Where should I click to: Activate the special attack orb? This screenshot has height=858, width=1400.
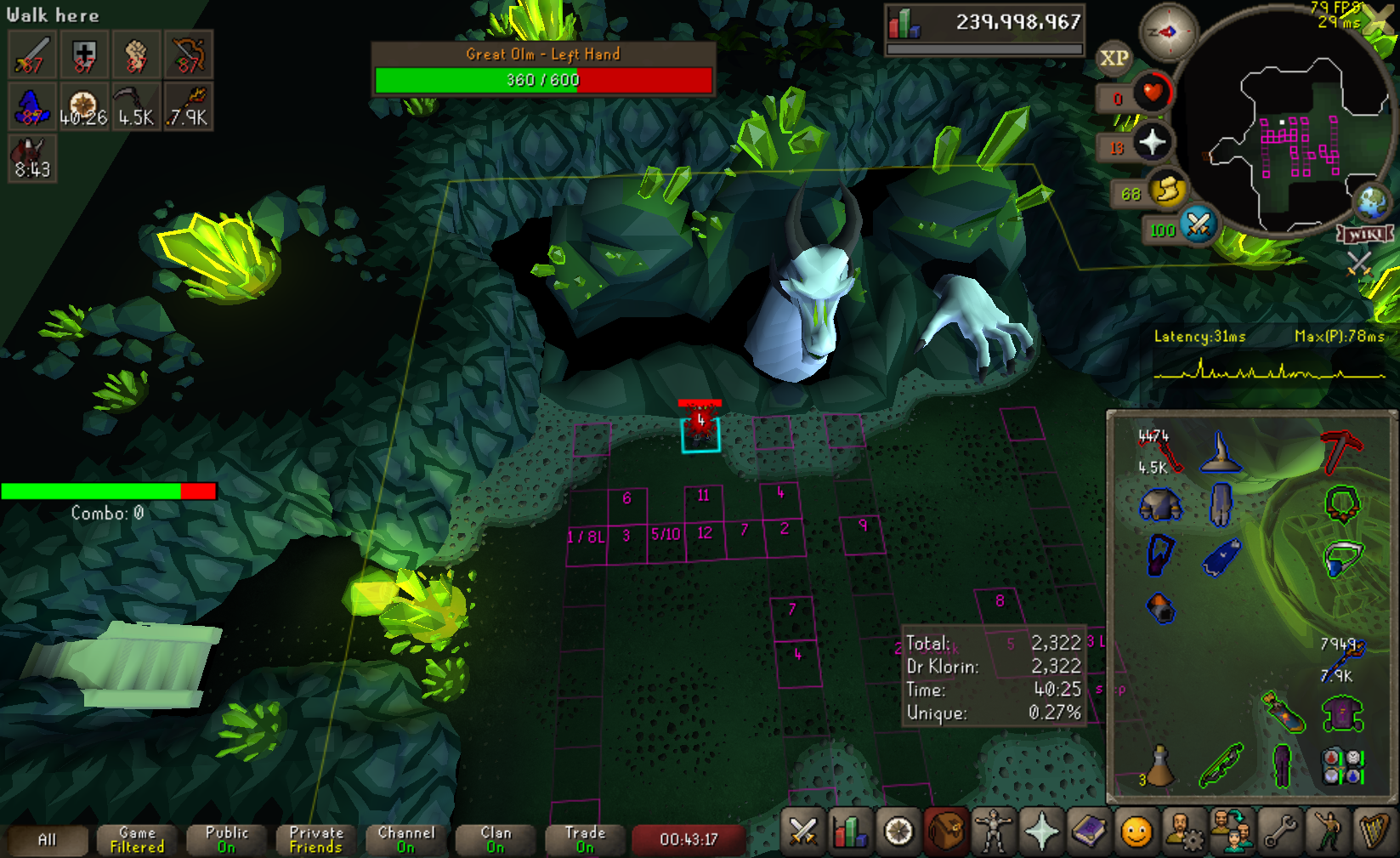point(1198,225)
